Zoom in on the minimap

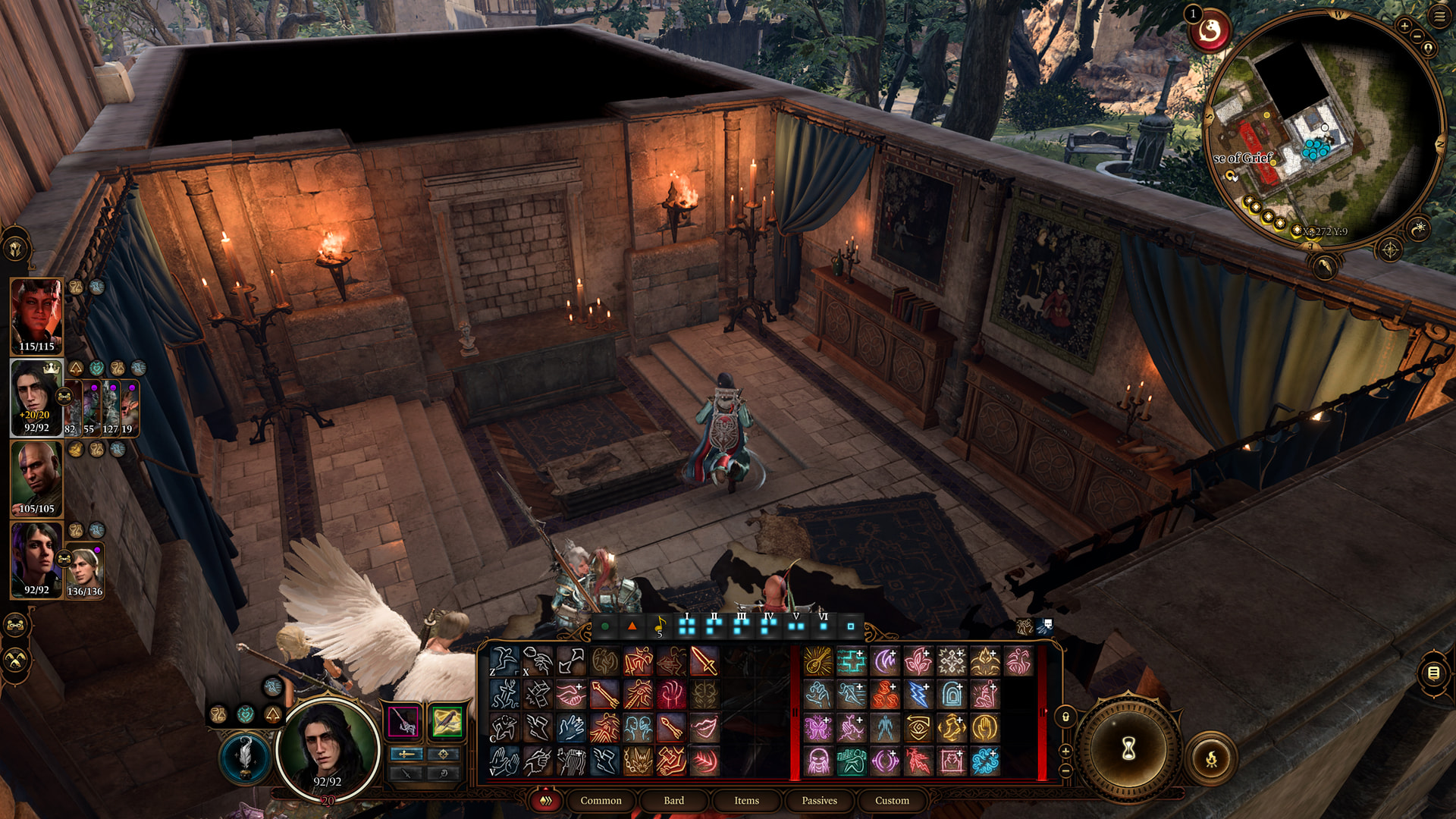tap(1404, 27)
